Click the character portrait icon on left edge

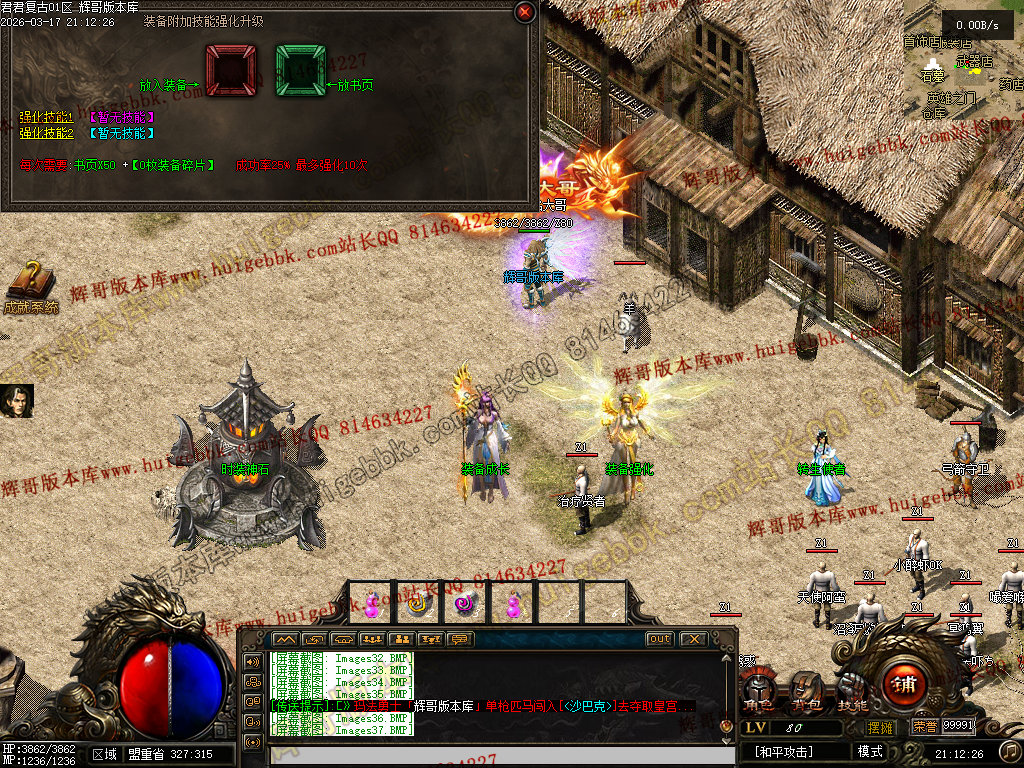coord(17,401)
